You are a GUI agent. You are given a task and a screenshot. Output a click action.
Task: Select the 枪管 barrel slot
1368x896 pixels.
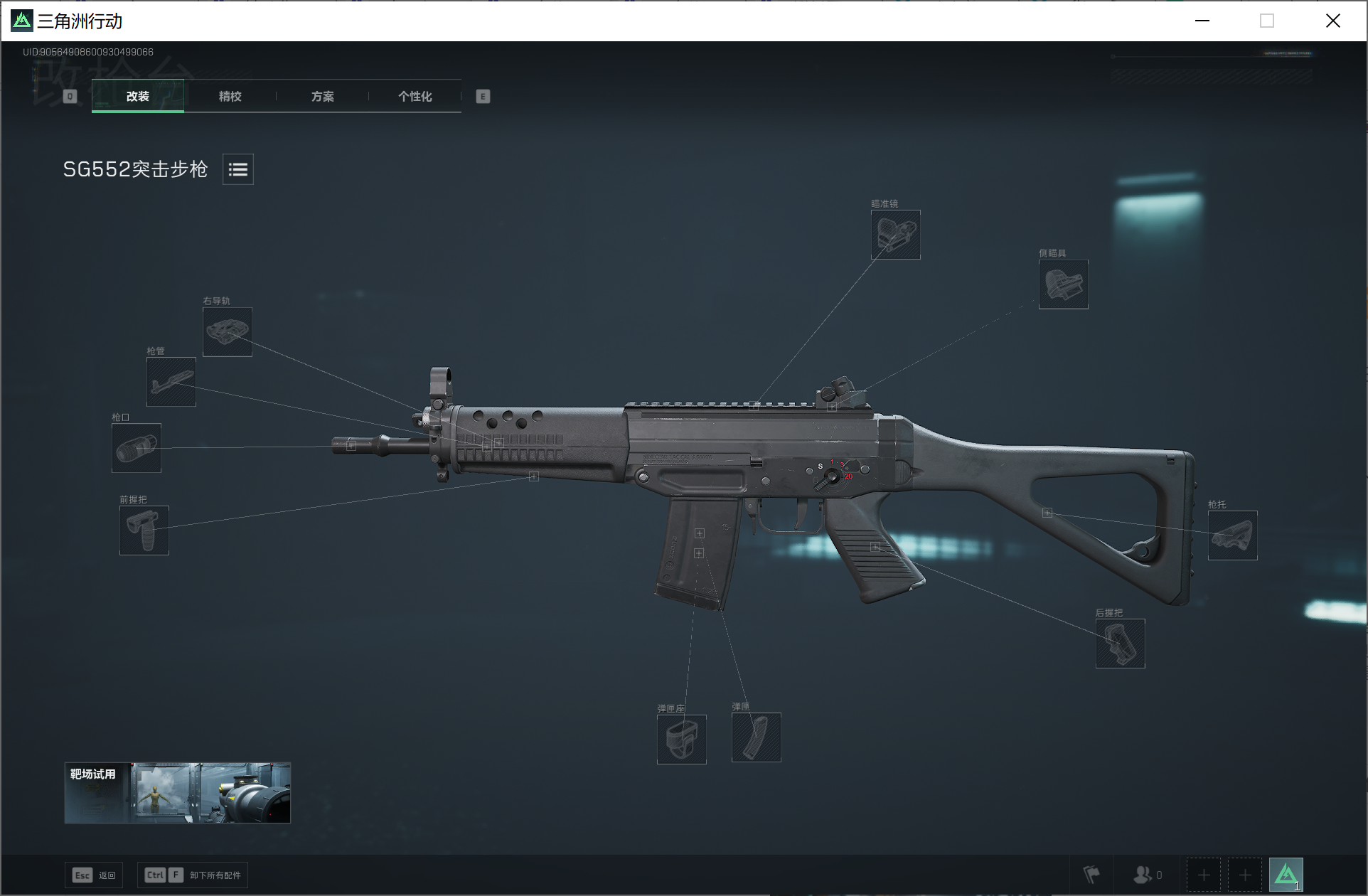coord(171,382)
